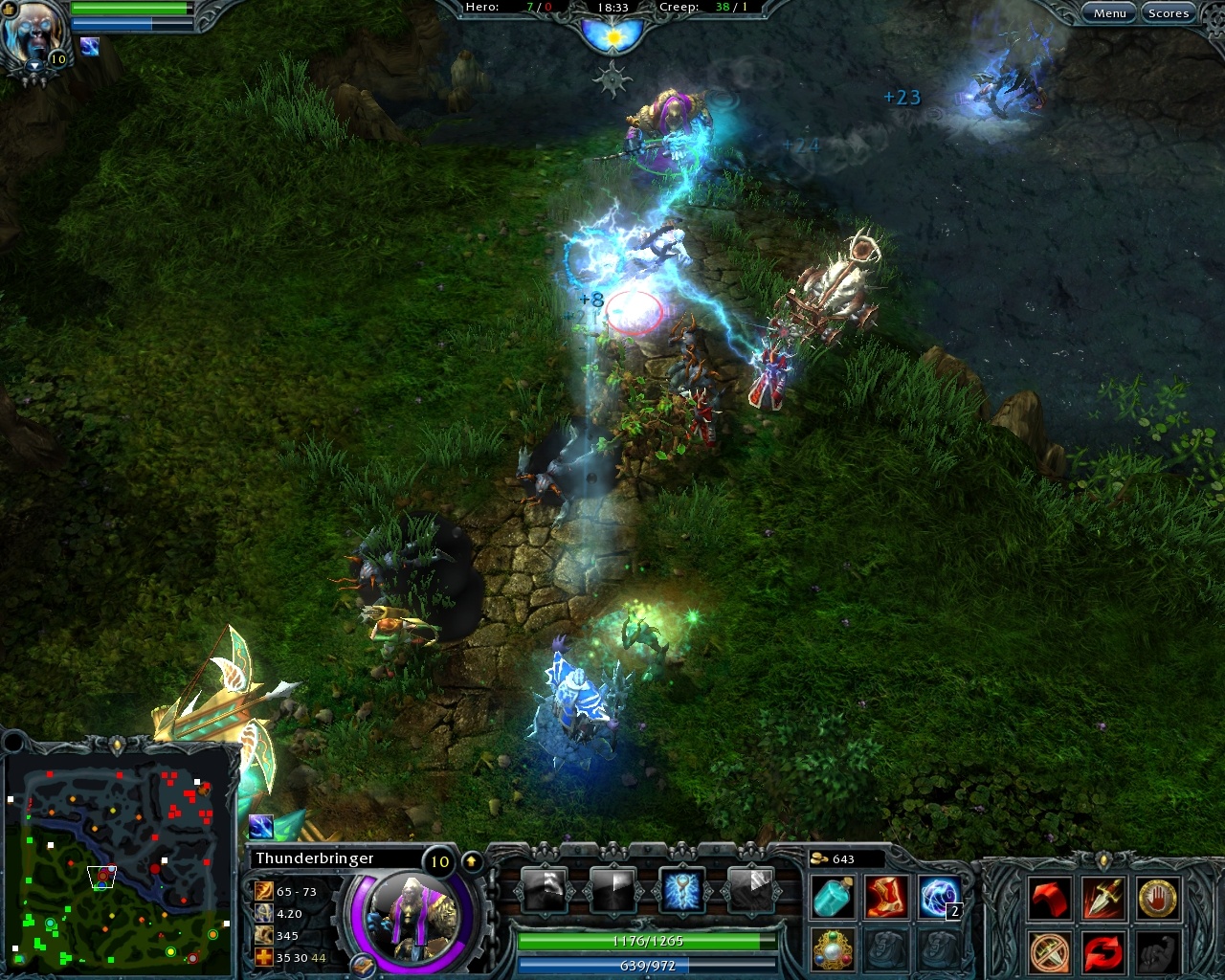Click the yellow level-up arrow button

tap(473, 859)
